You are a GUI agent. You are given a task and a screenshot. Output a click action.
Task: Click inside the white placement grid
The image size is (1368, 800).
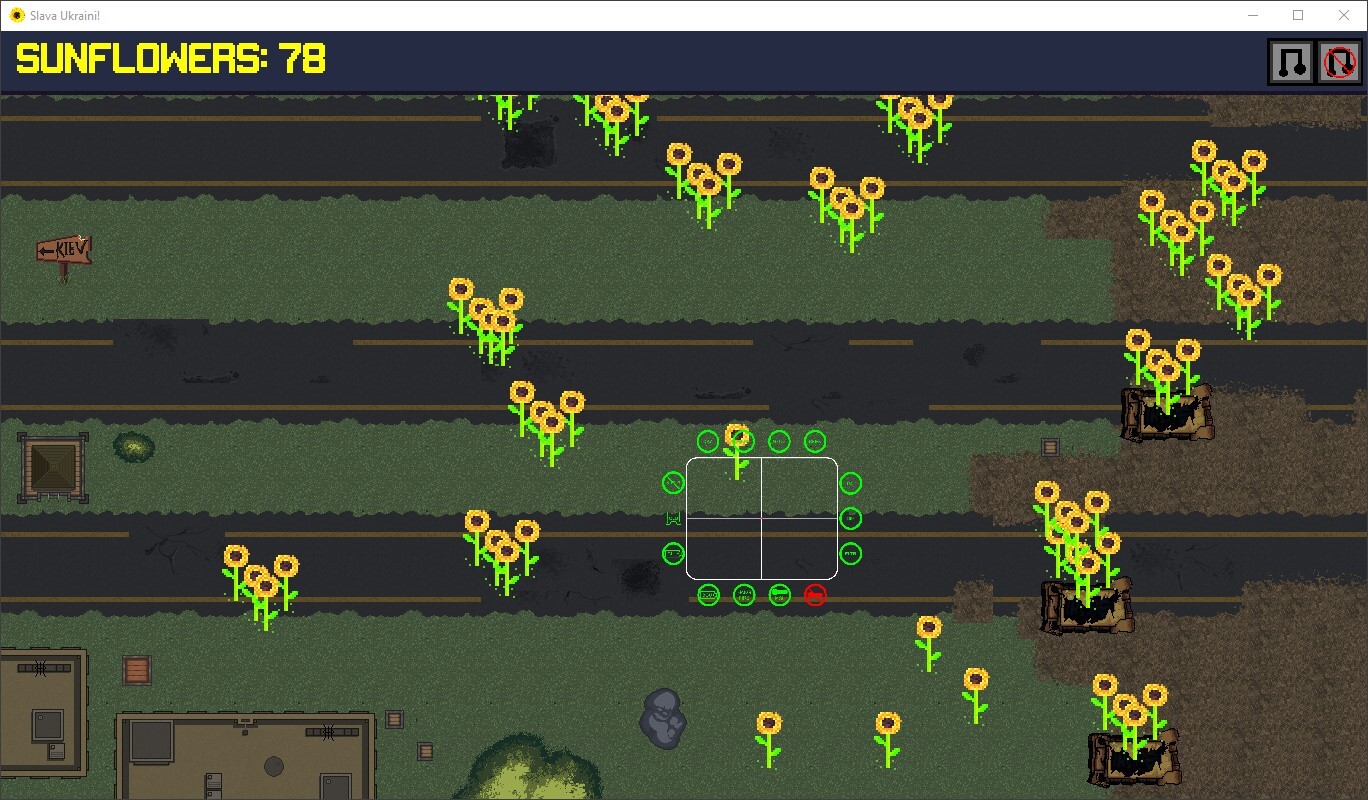click(x=763, y=517)
